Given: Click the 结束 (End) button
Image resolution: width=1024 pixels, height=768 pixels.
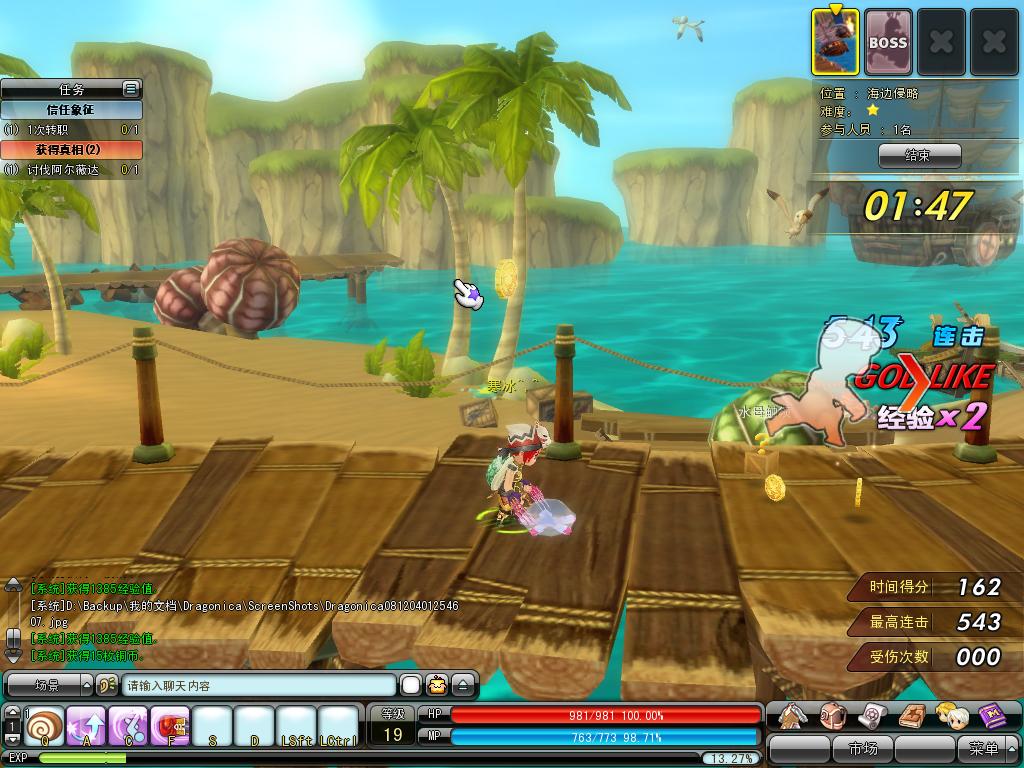Looking at the screenshot, I should coord(919,155).
